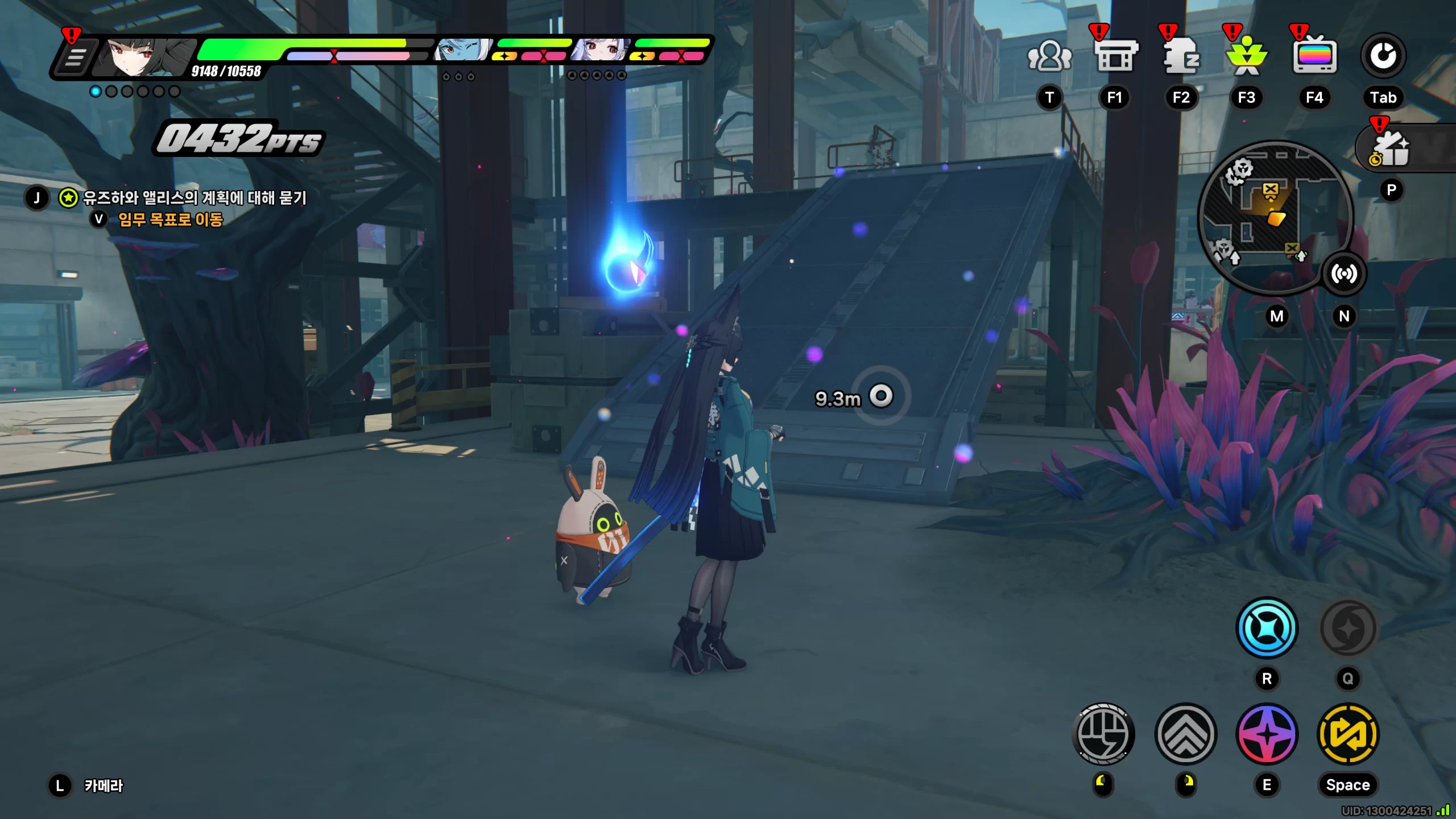Use the greyed-out swirl assist icon

pos(1348,628)
